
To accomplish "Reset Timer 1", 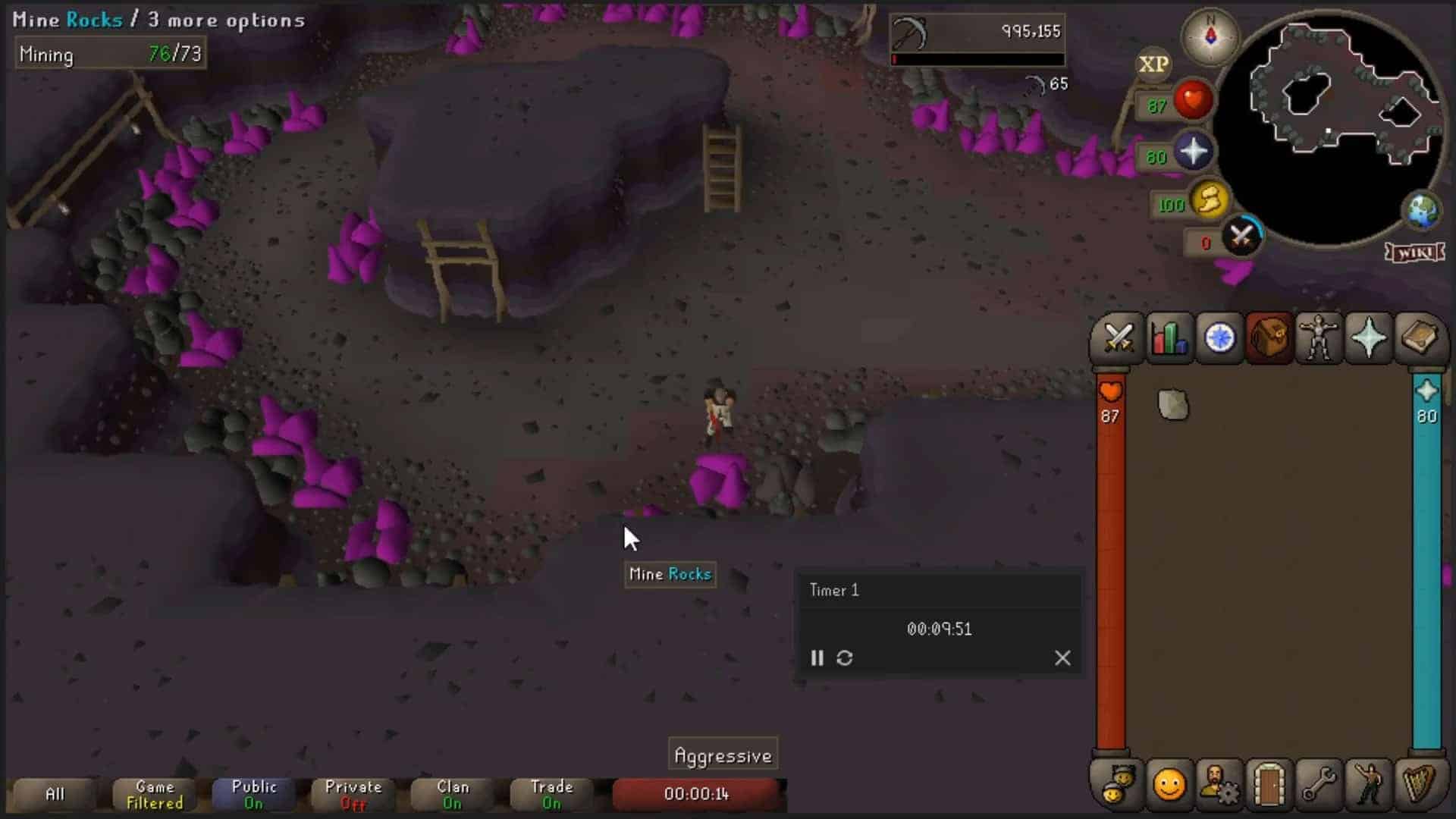I will [845, 658].
